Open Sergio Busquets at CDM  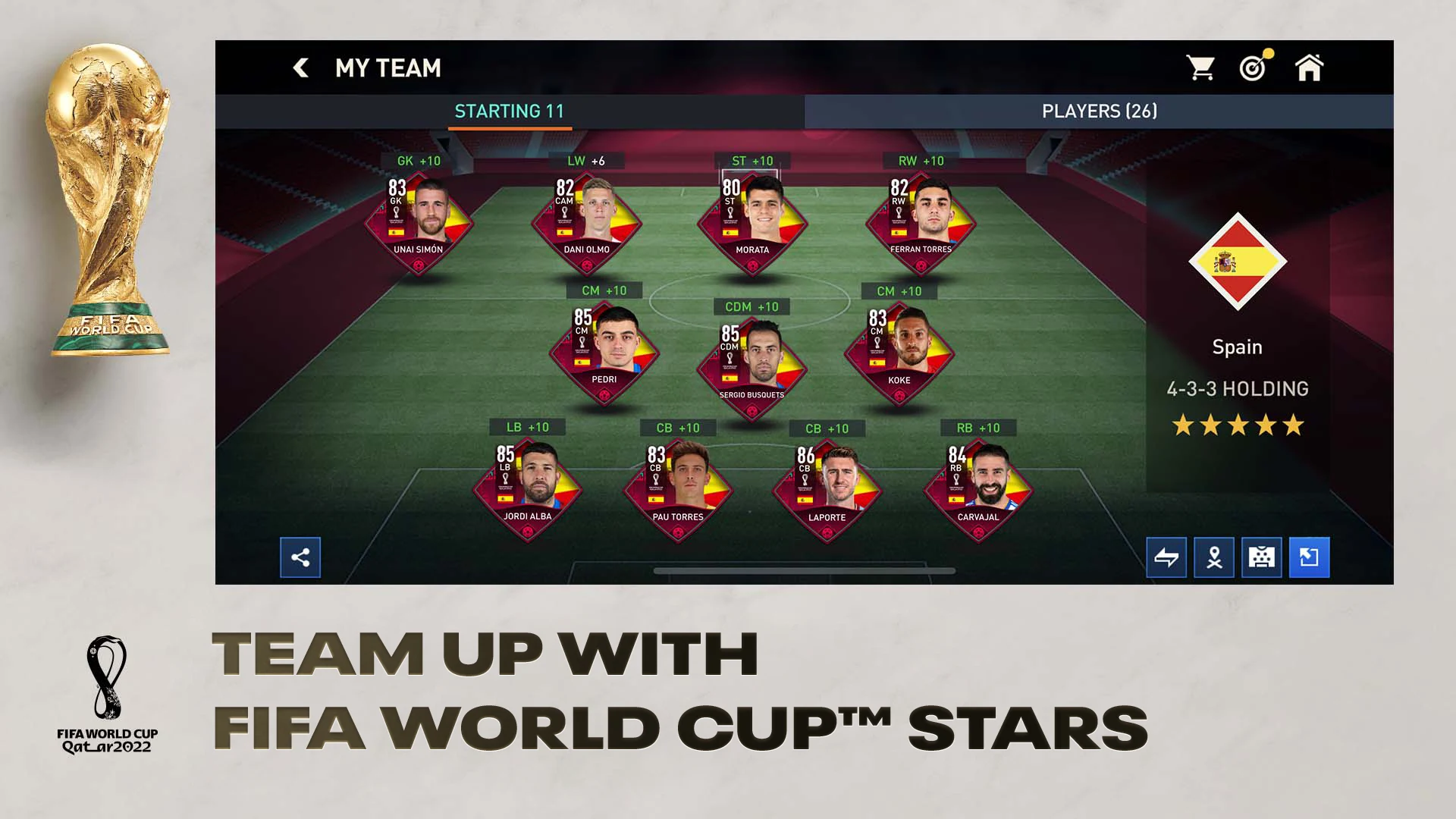pyautogui.click(x=752, y=364)
